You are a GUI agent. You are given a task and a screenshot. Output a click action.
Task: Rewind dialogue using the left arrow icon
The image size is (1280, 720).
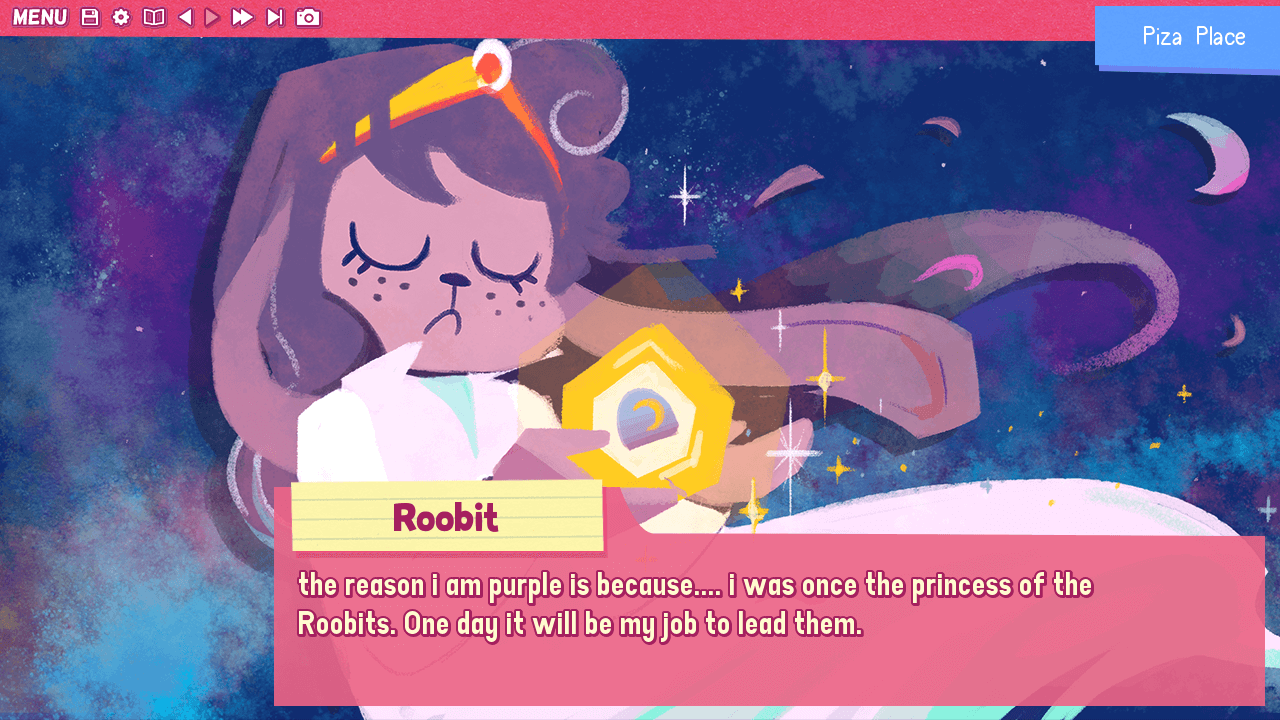184,17
